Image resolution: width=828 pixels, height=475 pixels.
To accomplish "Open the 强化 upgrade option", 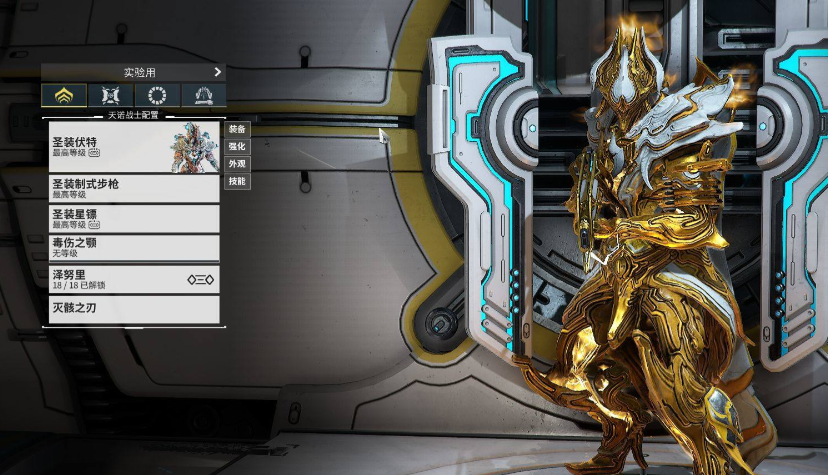I will 237,146.
